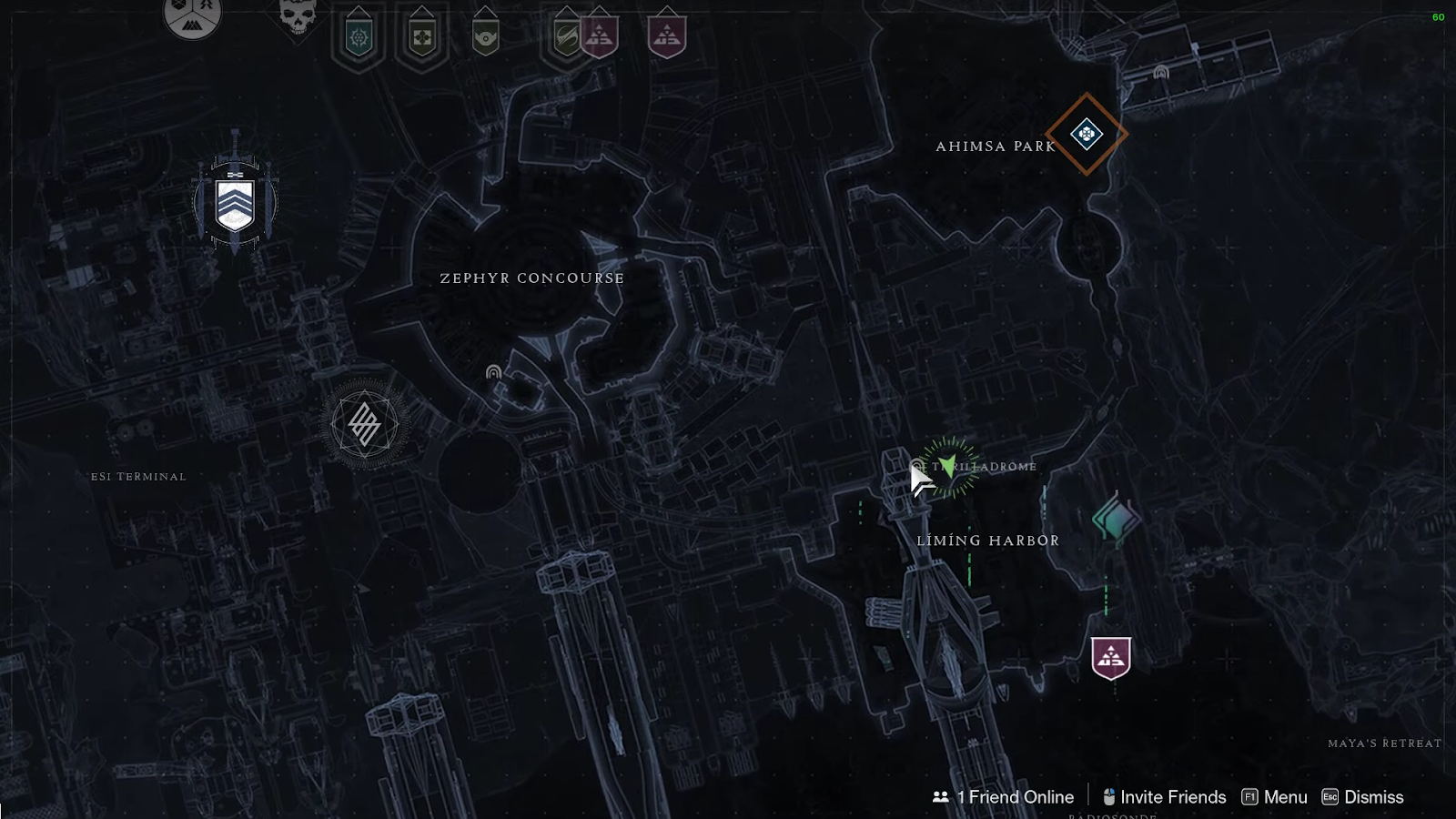Select the Ahimsa Park landing zone diamond
This screenshot has height=819, width=1456.
(1086, 135)
